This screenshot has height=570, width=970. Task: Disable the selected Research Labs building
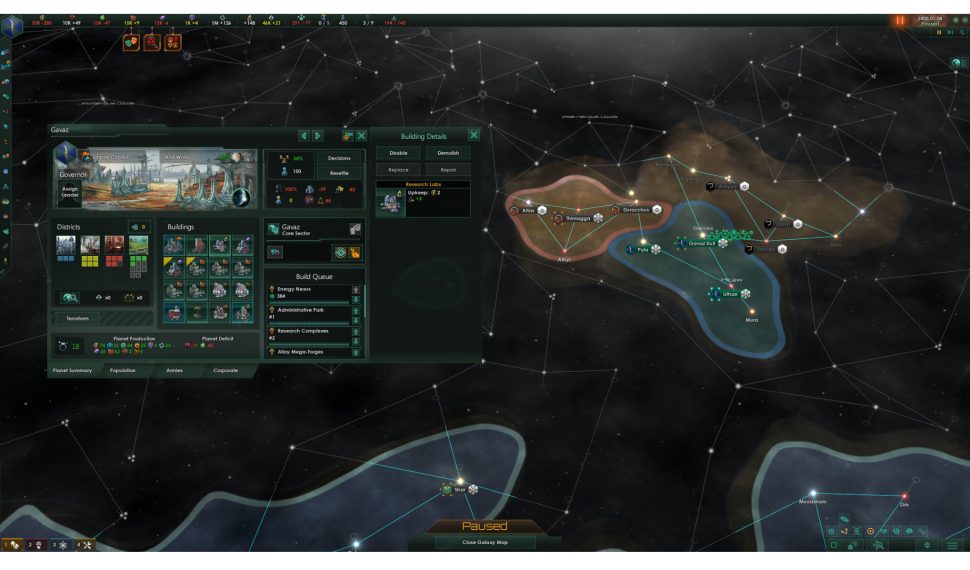tap(398, 153)
